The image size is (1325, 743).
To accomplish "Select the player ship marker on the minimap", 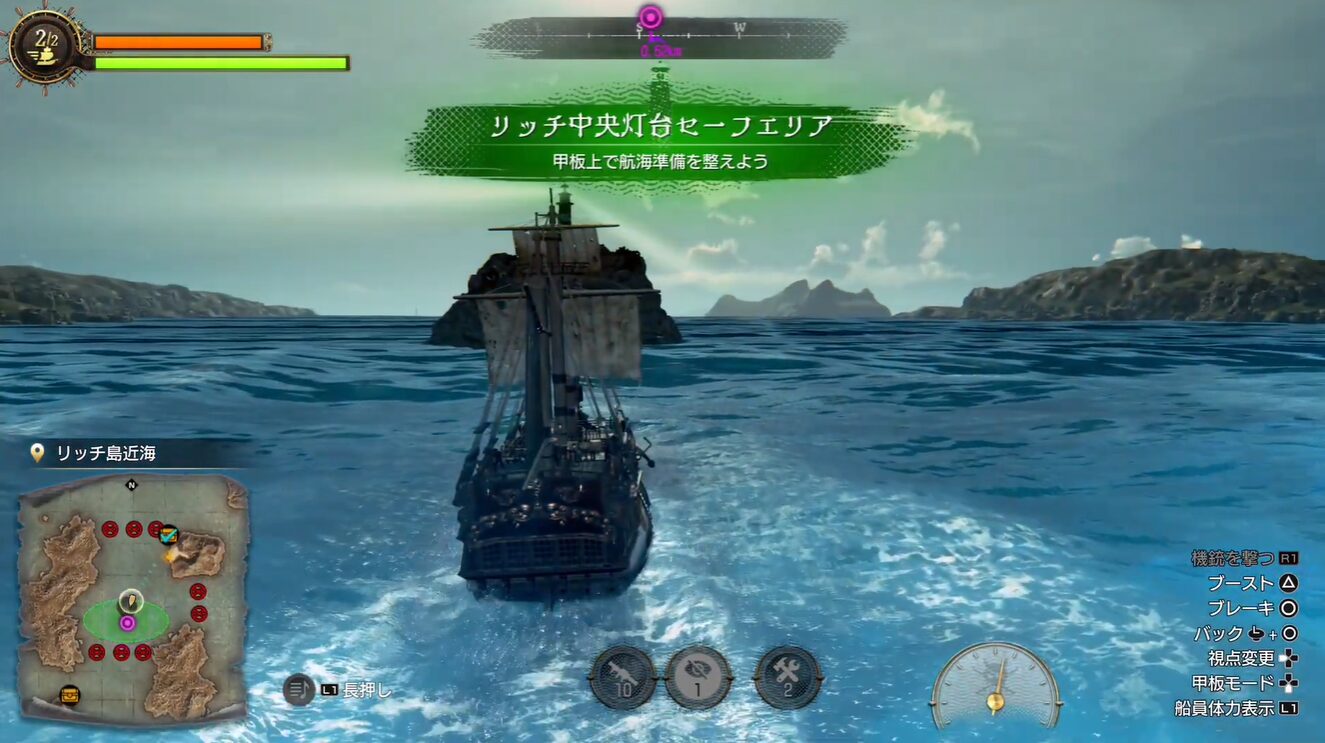I will (129, 601).
